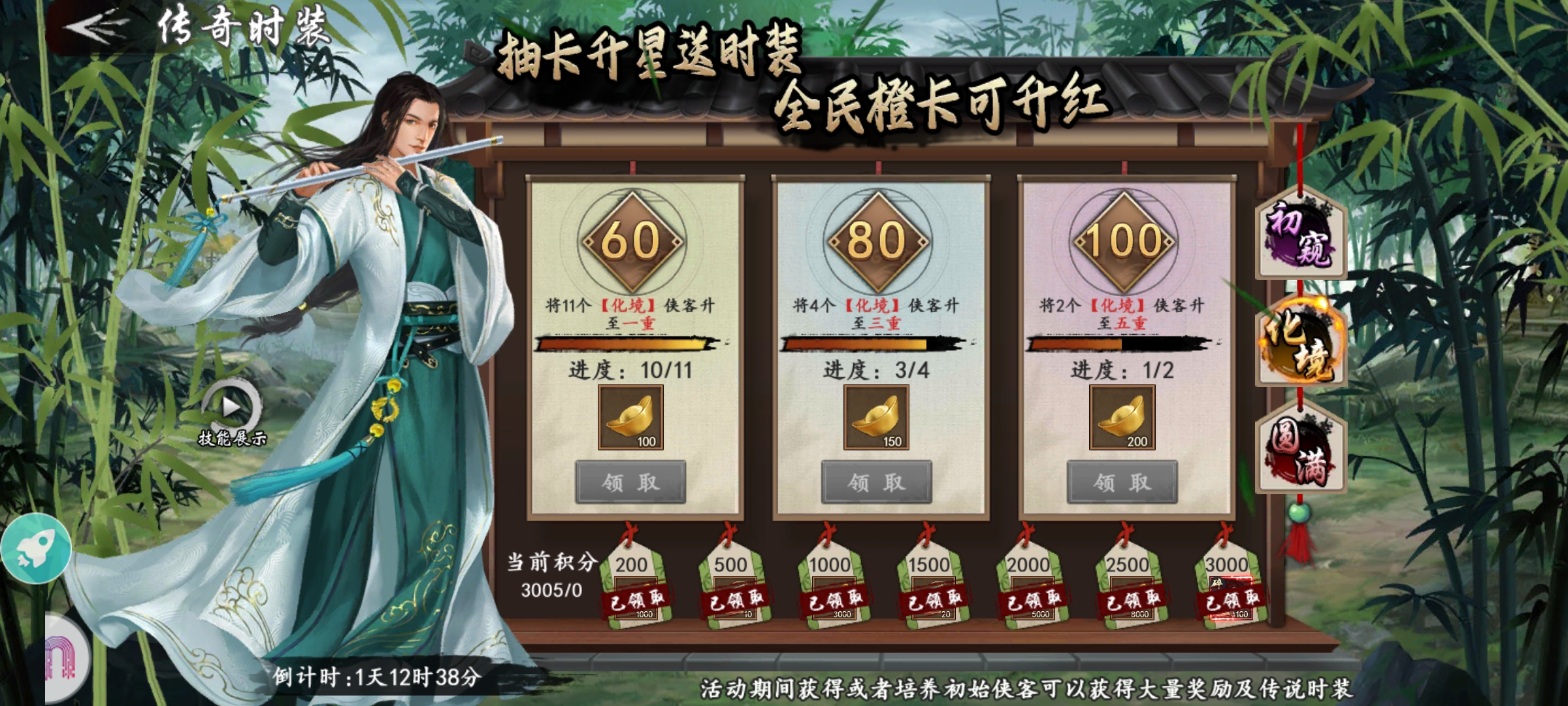Switch to the 圆满 tab
Viewport: 1568px width, 706px height.
click(1300, 451)
